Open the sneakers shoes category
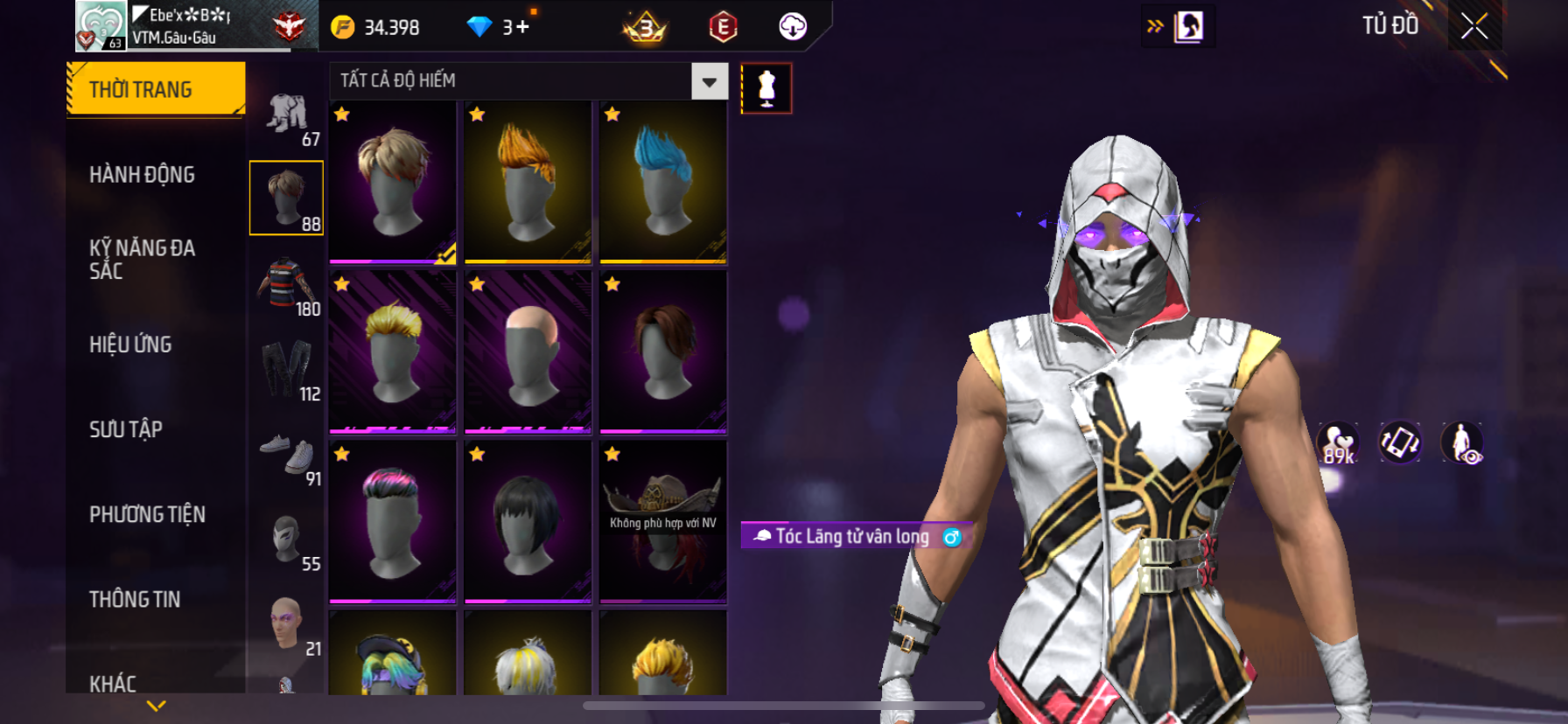This screenshot has width=1568, height=724. (287, 453)
